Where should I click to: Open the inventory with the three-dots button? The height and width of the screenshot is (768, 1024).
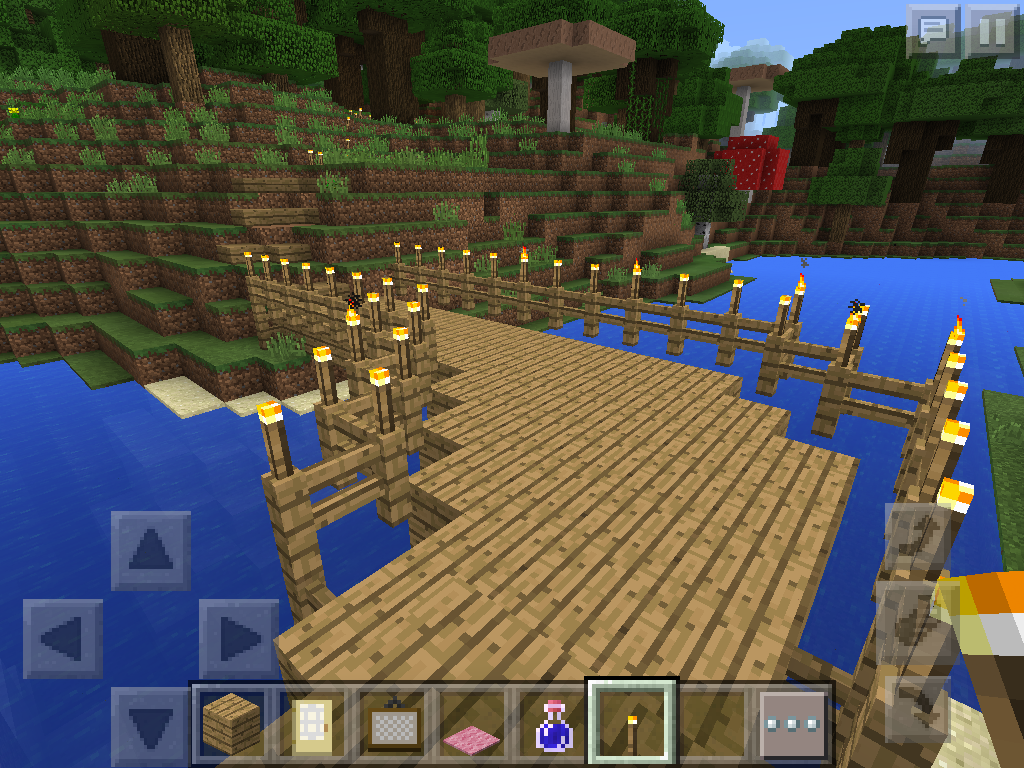point(793,722)
